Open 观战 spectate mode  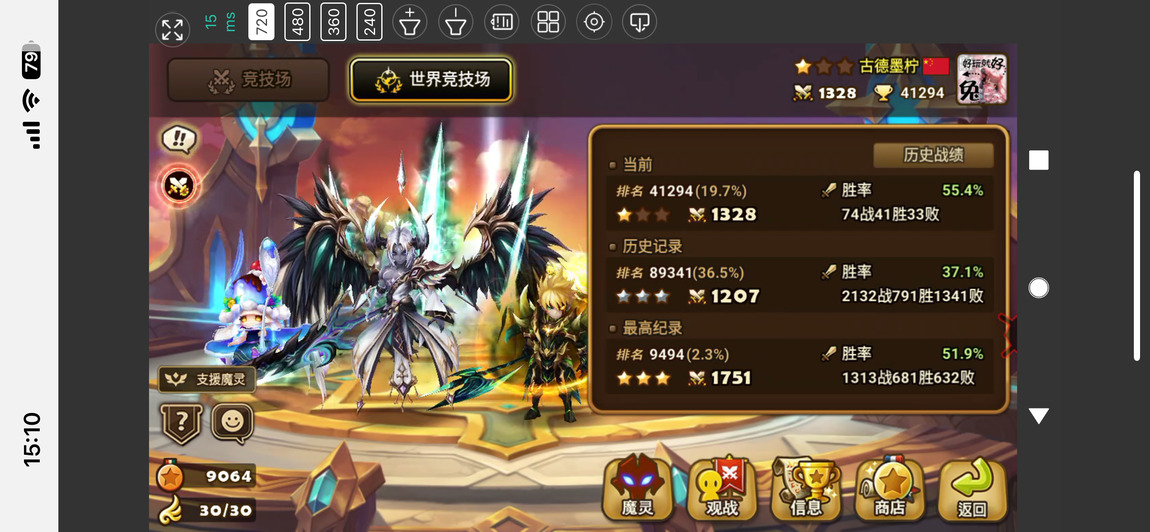(x=722, y=489)
